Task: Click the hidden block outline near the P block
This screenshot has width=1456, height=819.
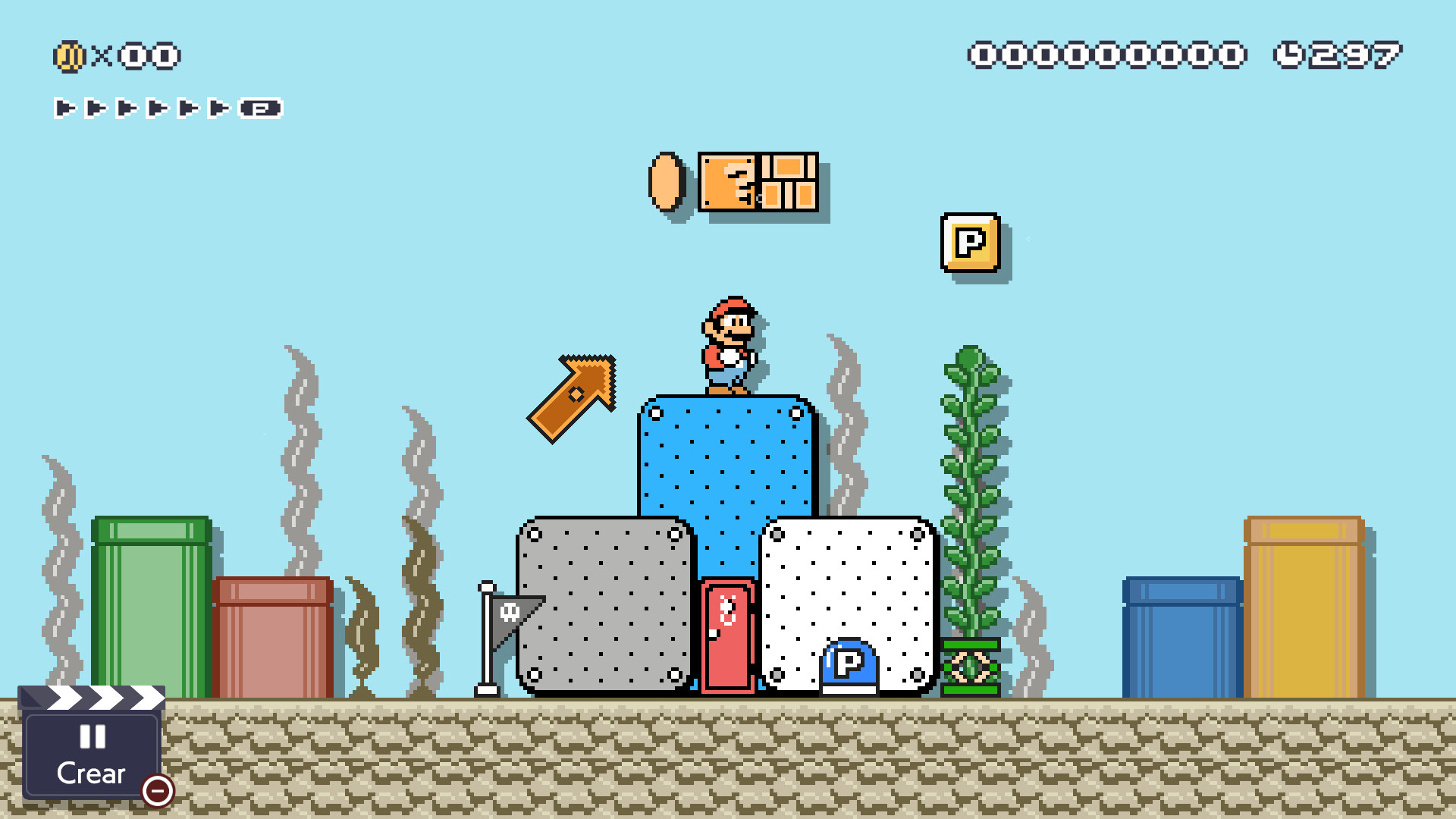Action: [x=1028, y=239]
